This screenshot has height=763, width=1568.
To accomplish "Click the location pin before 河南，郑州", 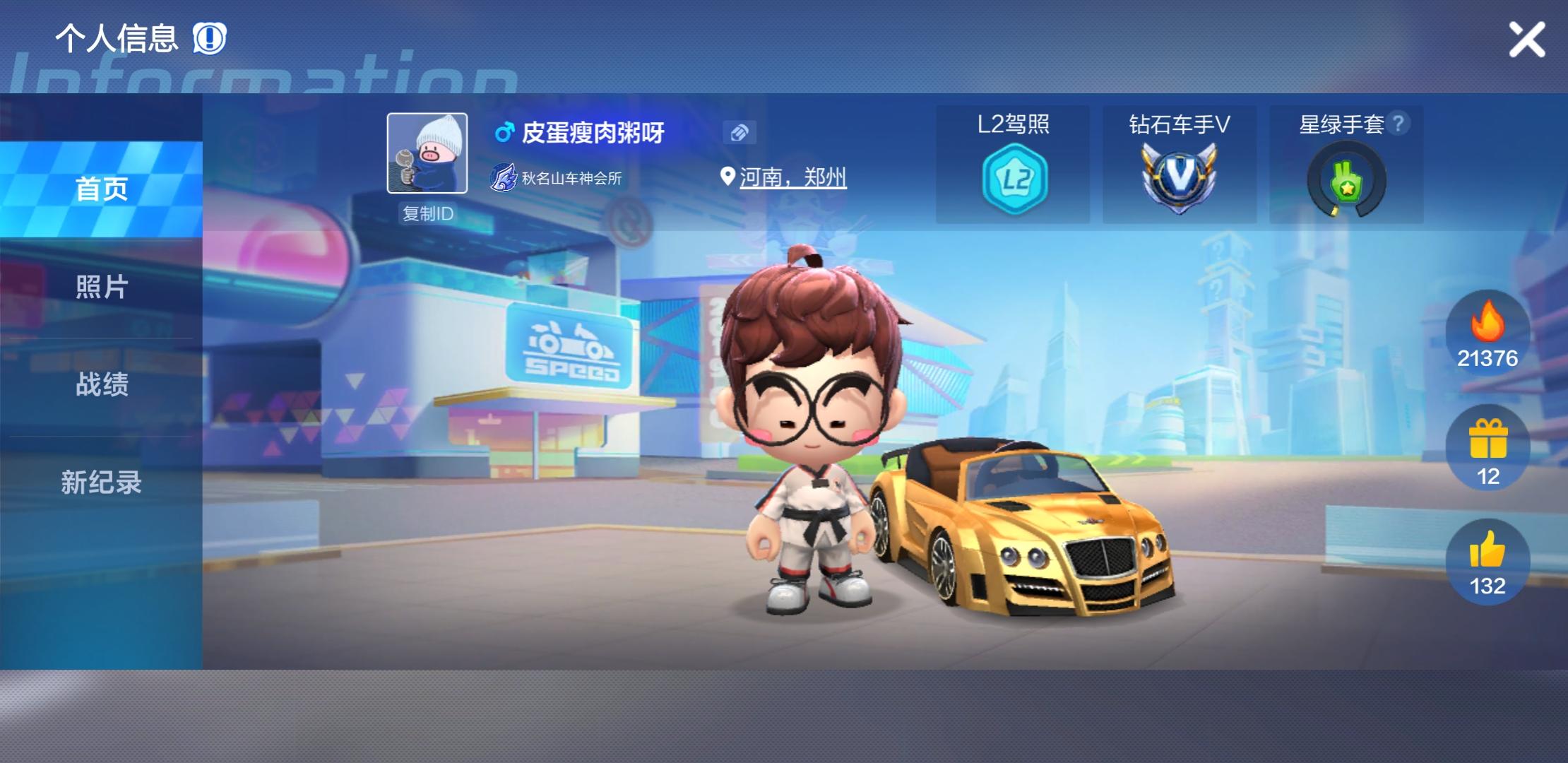I will (726, 176).
